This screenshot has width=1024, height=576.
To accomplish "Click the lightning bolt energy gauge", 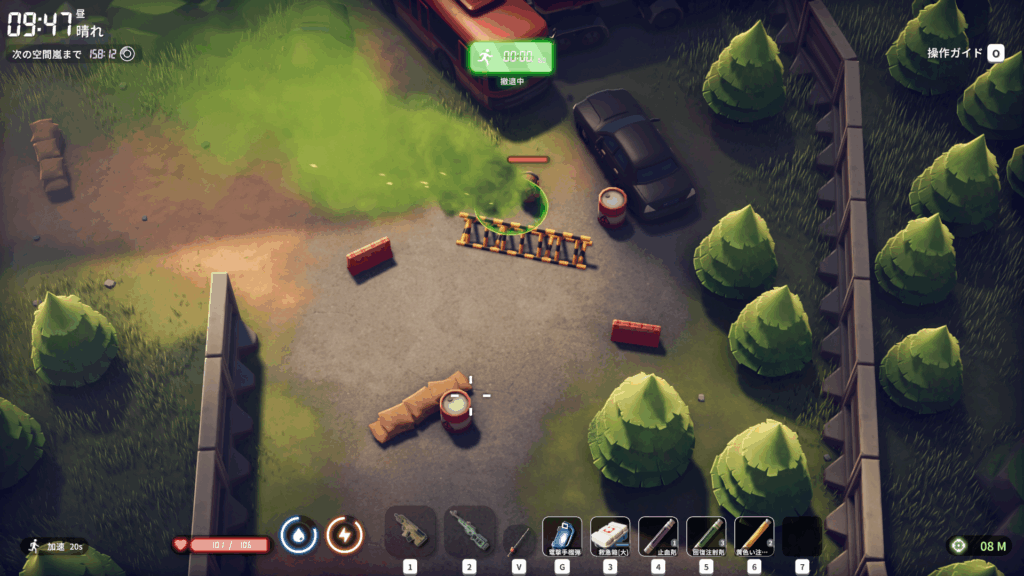I will point(344,535).
